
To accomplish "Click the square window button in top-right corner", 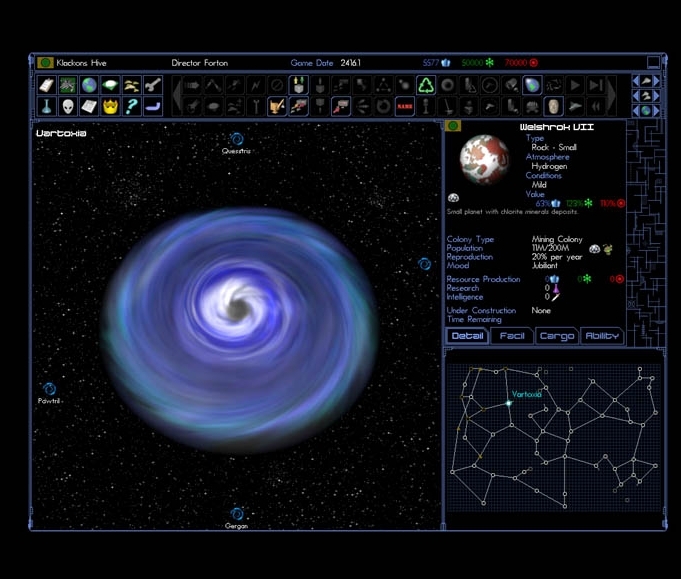I will click(653, 63).
